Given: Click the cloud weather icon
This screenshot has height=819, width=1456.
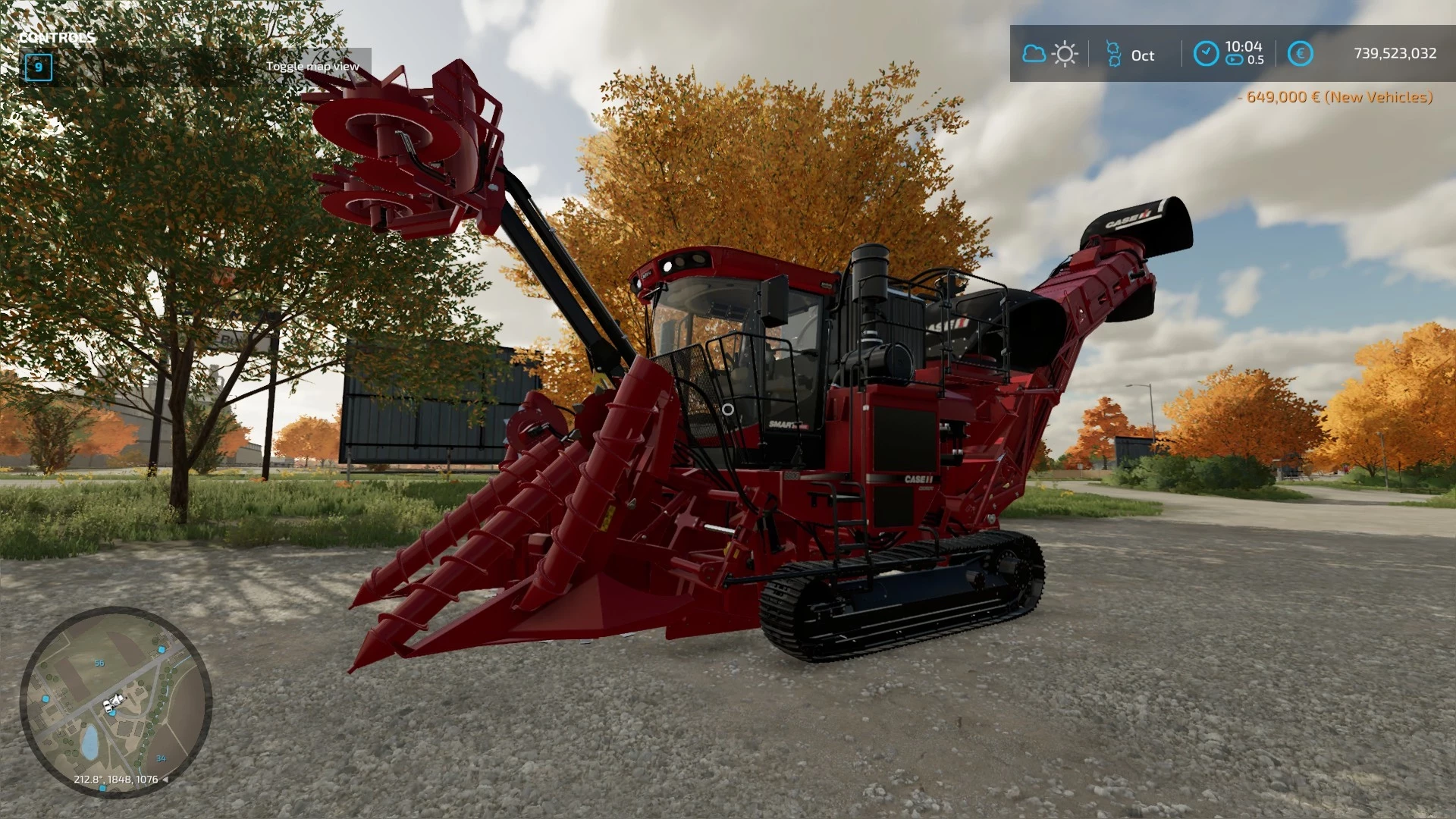Looking at the screenshot, I should [1034, 54].
